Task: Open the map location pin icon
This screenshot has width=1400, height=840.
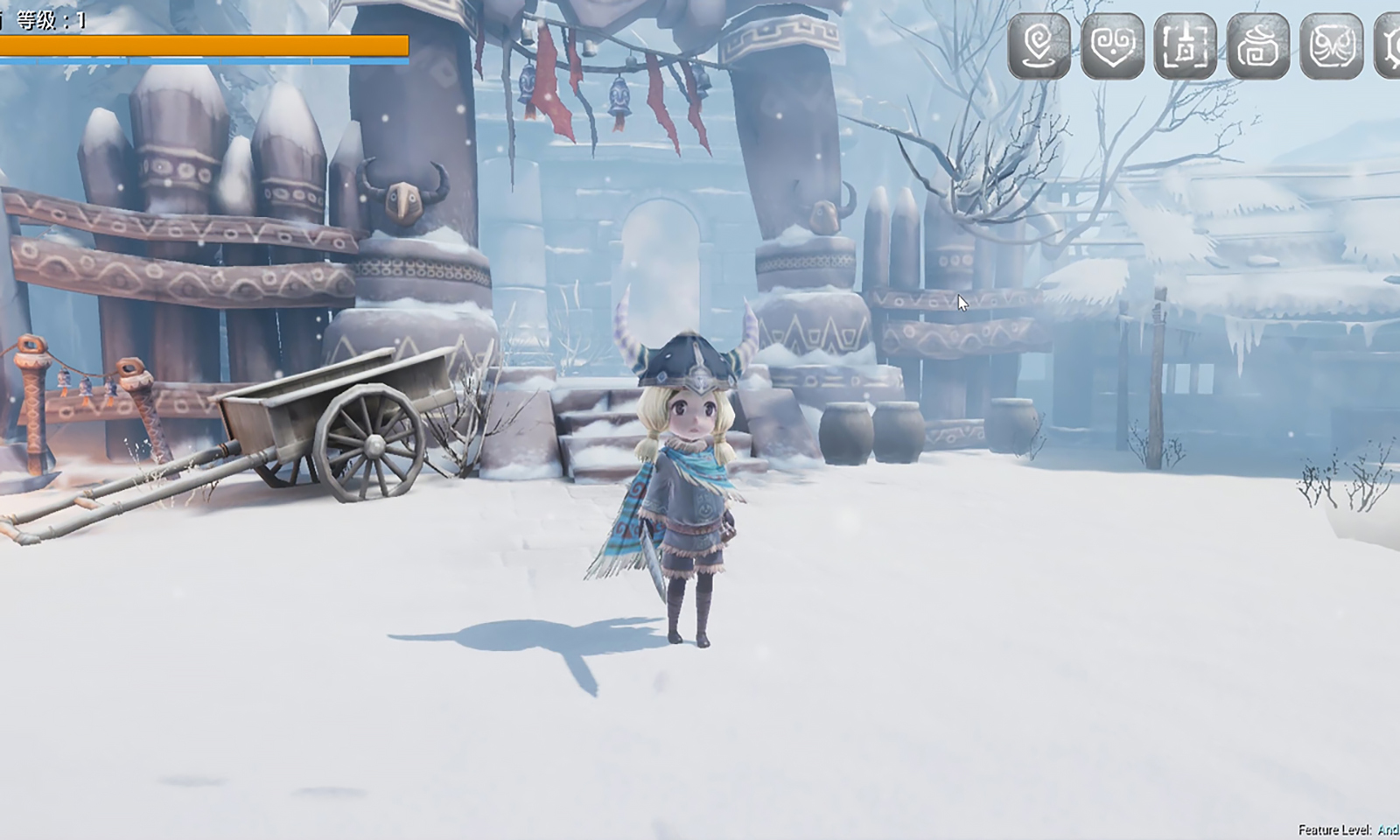Action: (1039, 45)
